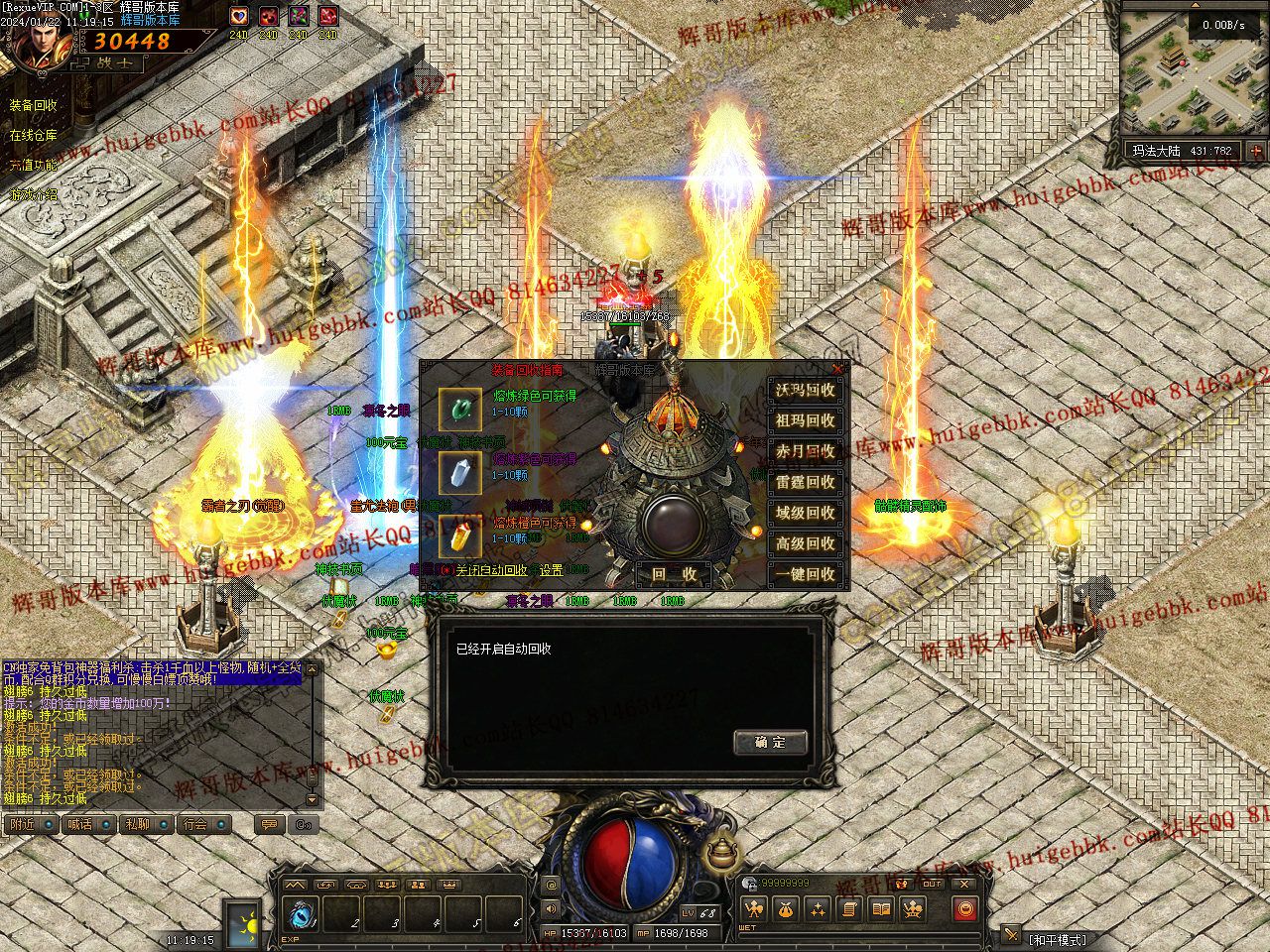1270x952 pixels.
Task: Open the bag with the pouch icon
Action: (786, 908)
